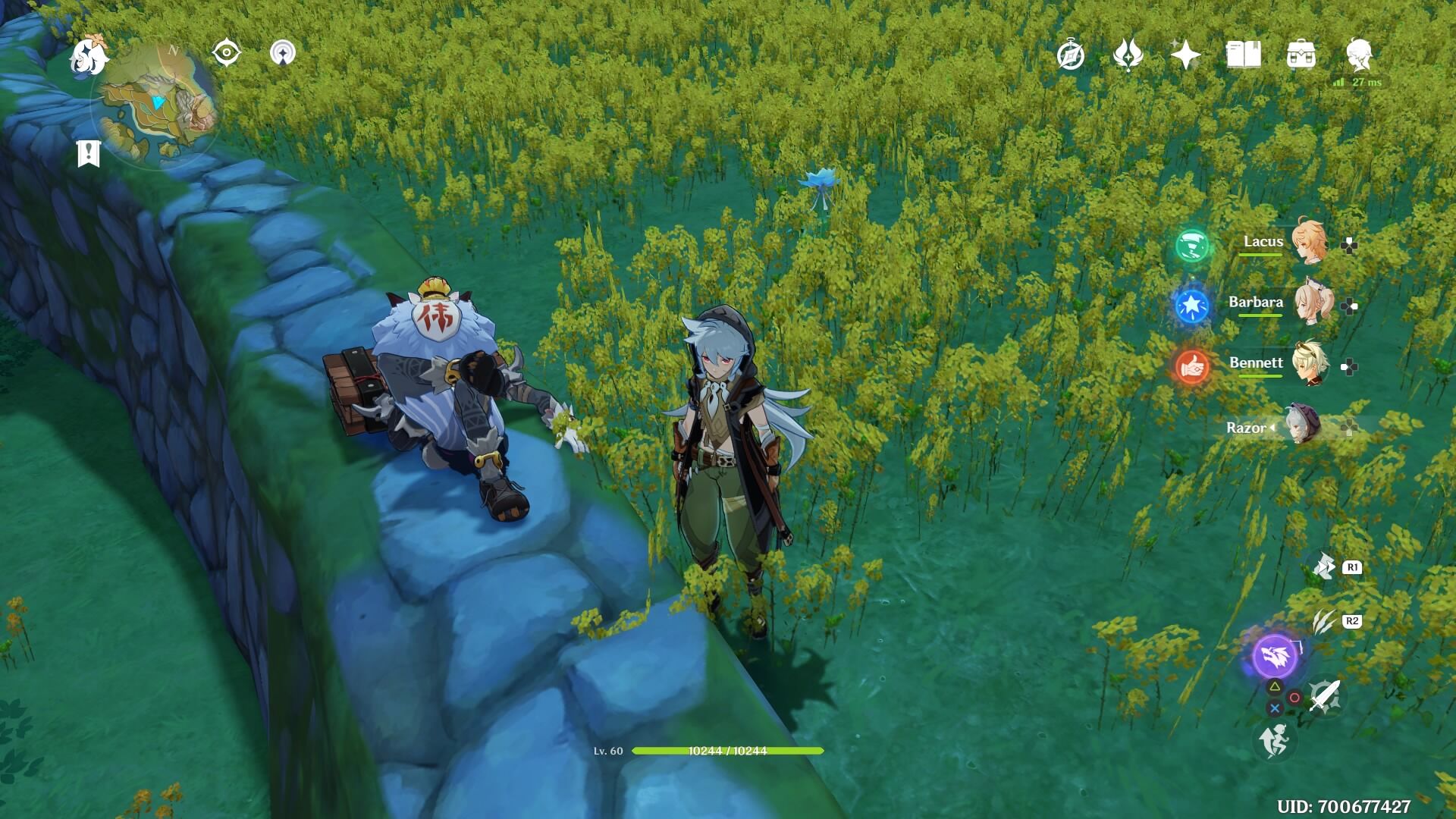Click the halo wings icon beside elemental sight

283,53
